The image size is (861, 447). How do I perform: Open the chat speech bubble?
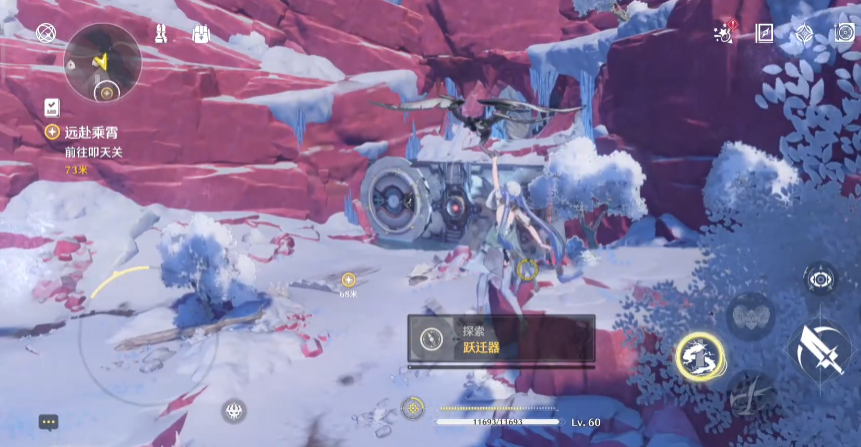(48, 422)
